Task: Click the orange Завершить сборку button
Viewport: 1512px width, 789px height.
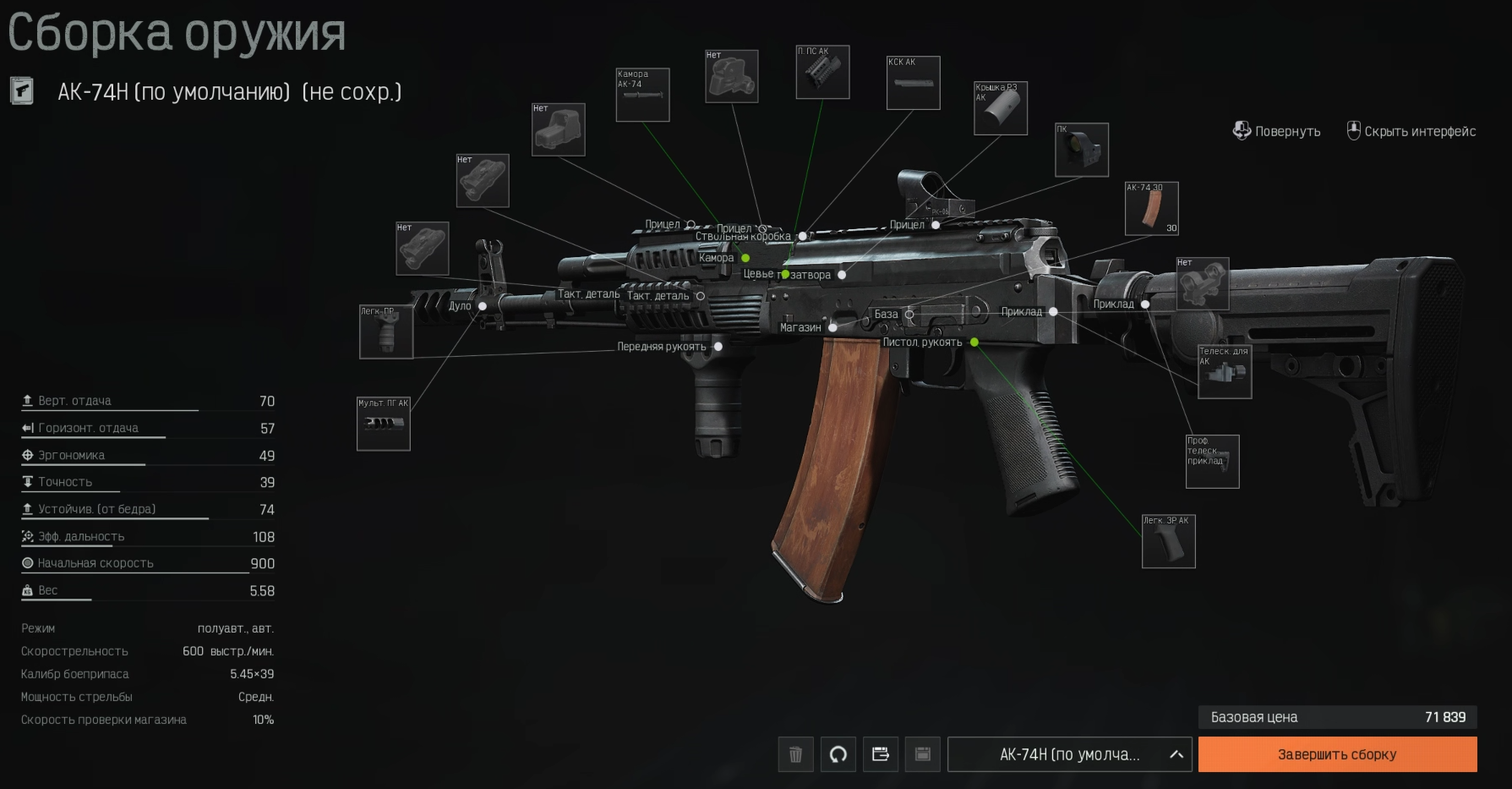Action: [1337, 754]
